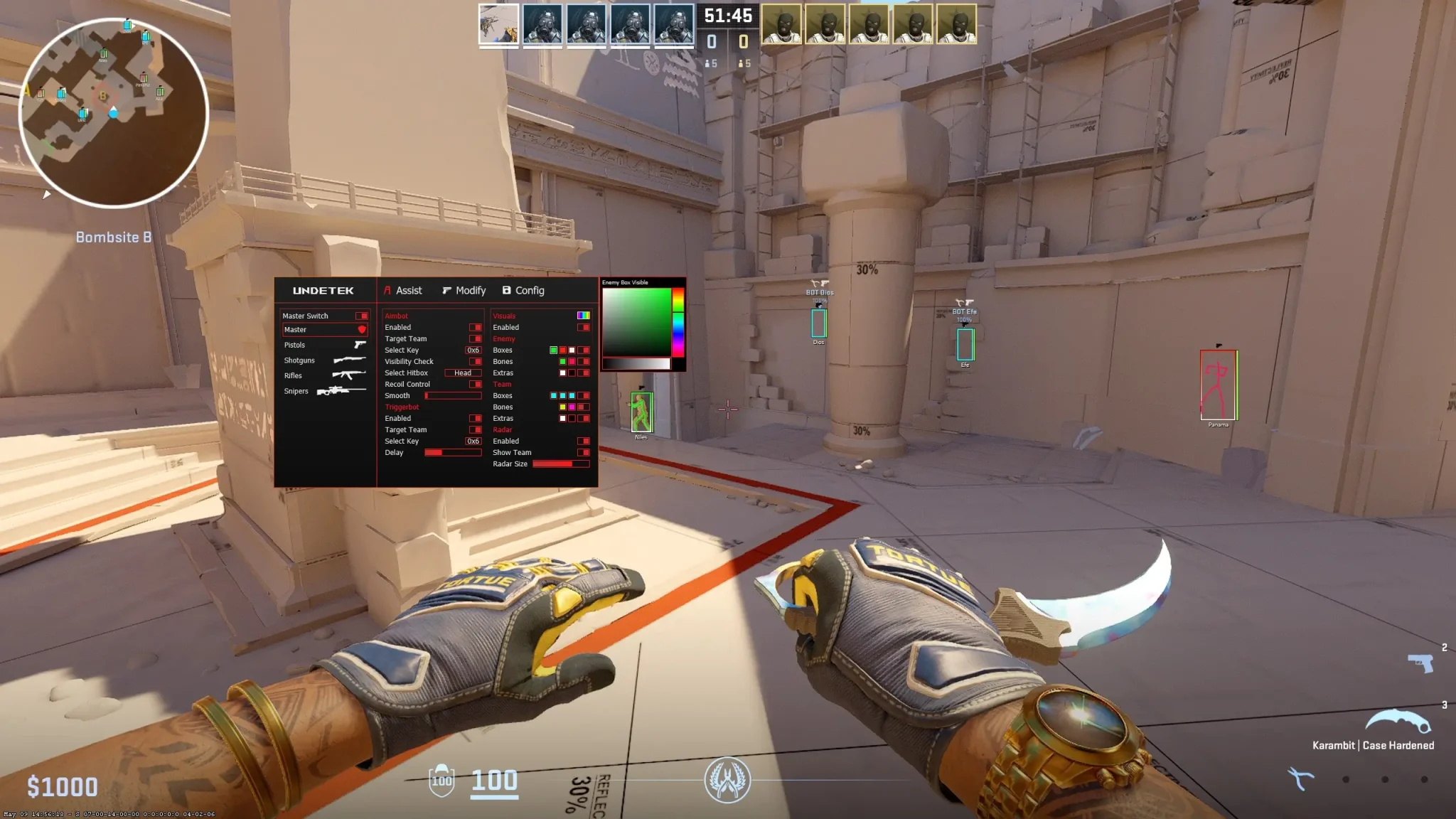Screen dimensions: 1456x819
Task: Open the Select Hitbox dropdown showing Head
Action: (463, 373)
